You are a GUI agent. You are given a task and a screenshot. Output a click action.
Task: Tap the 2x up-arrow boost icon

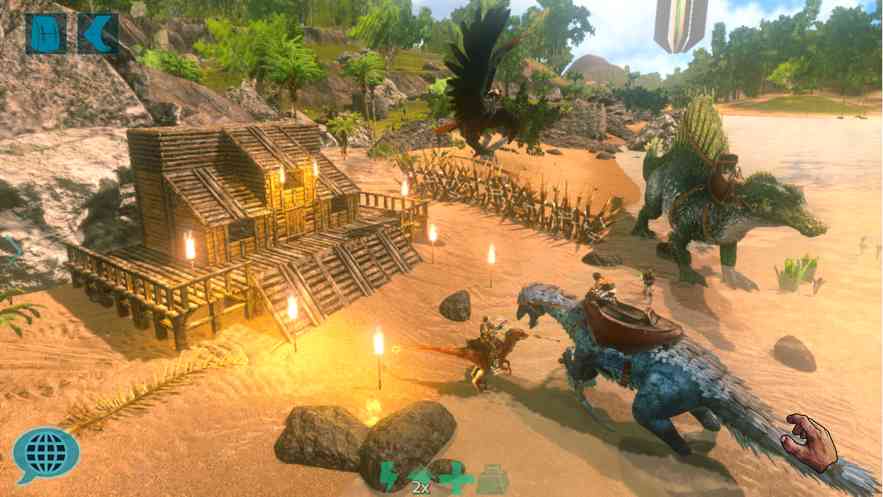[x=422, y=478]
